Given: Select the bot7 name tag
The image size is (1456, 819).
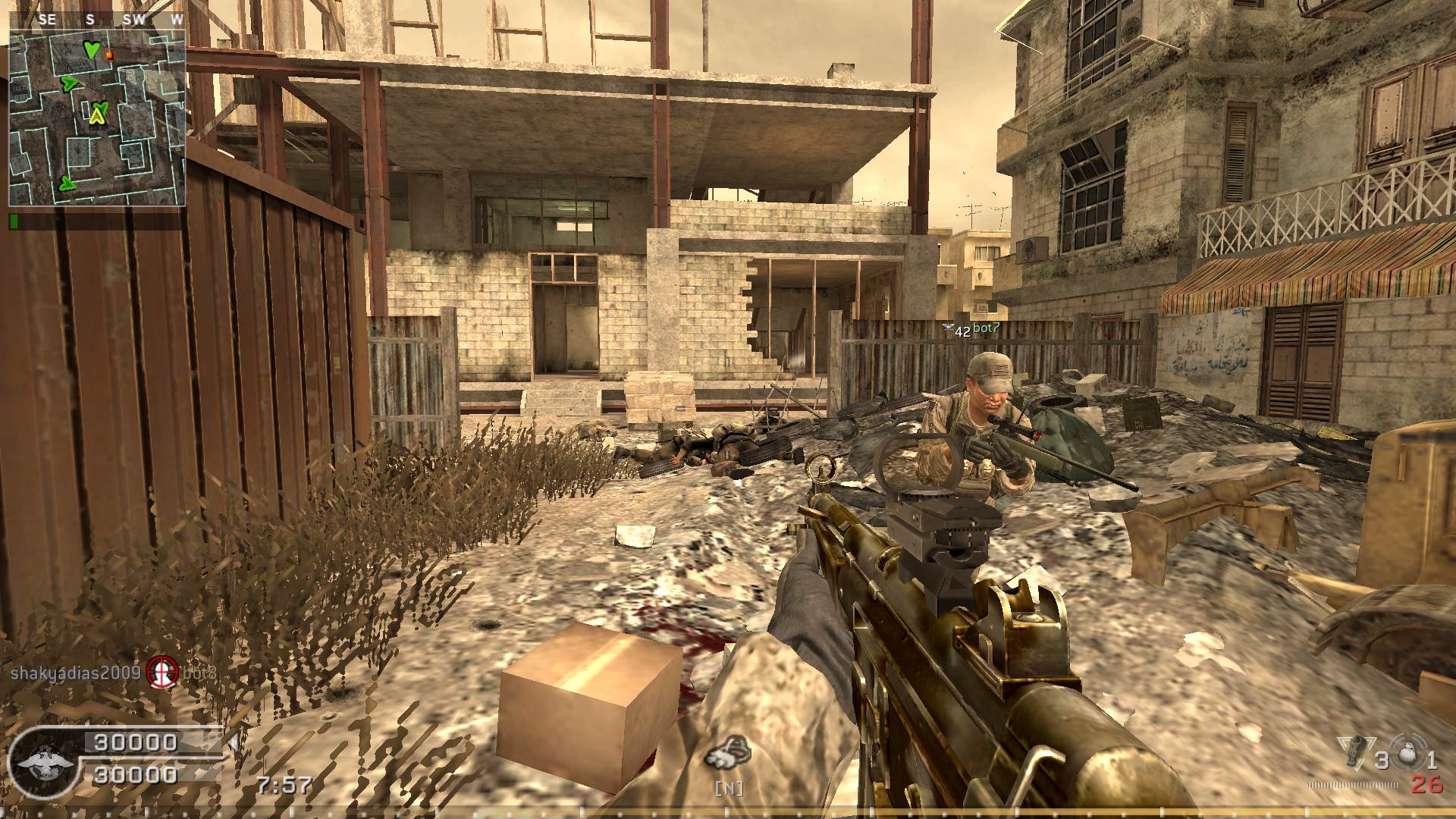Looking at the screenshot, I should point(986,330).
